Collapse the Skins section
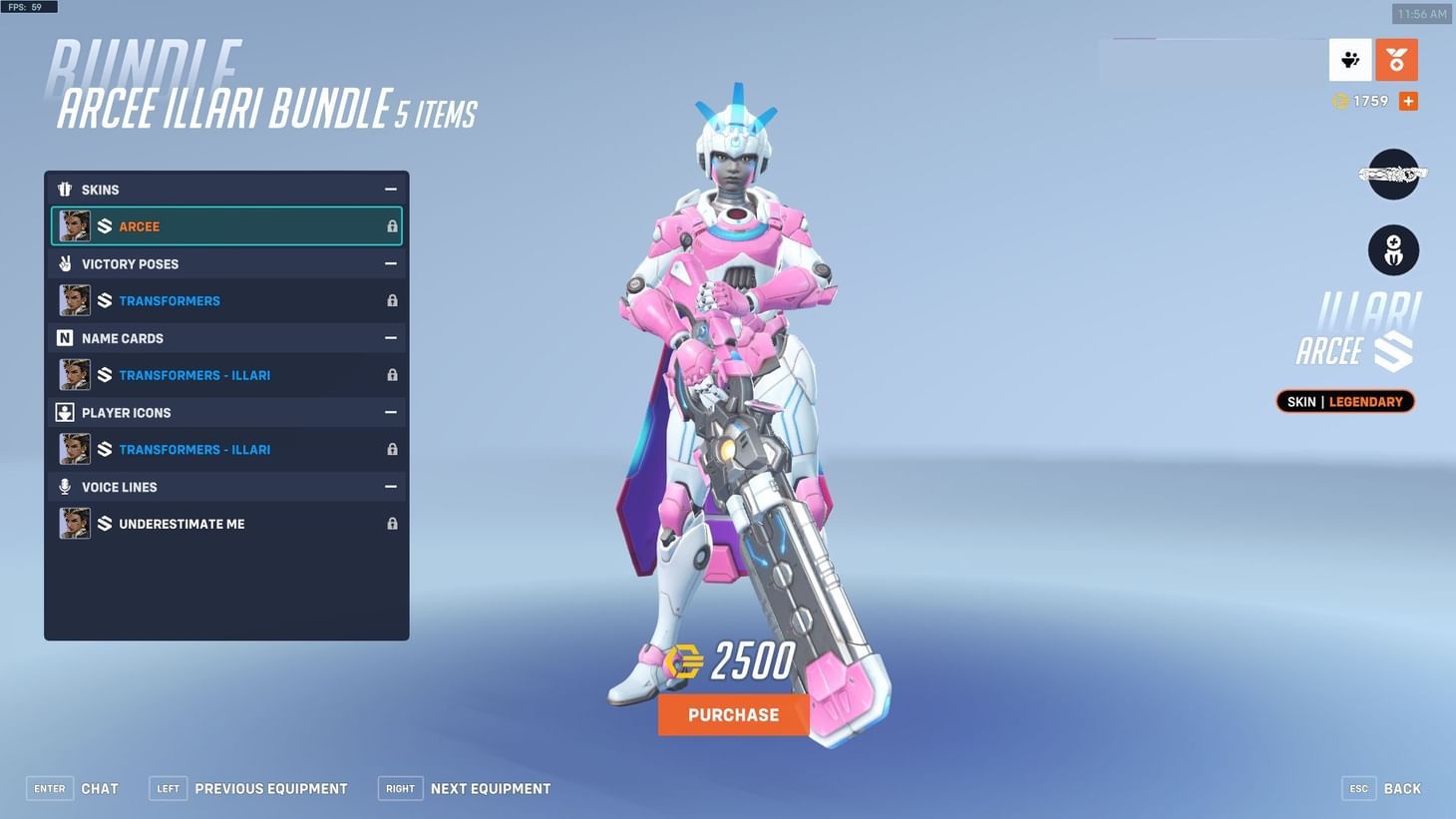Image resolution: width=1456 pixels, height=819 pixels. click(390, 188)
